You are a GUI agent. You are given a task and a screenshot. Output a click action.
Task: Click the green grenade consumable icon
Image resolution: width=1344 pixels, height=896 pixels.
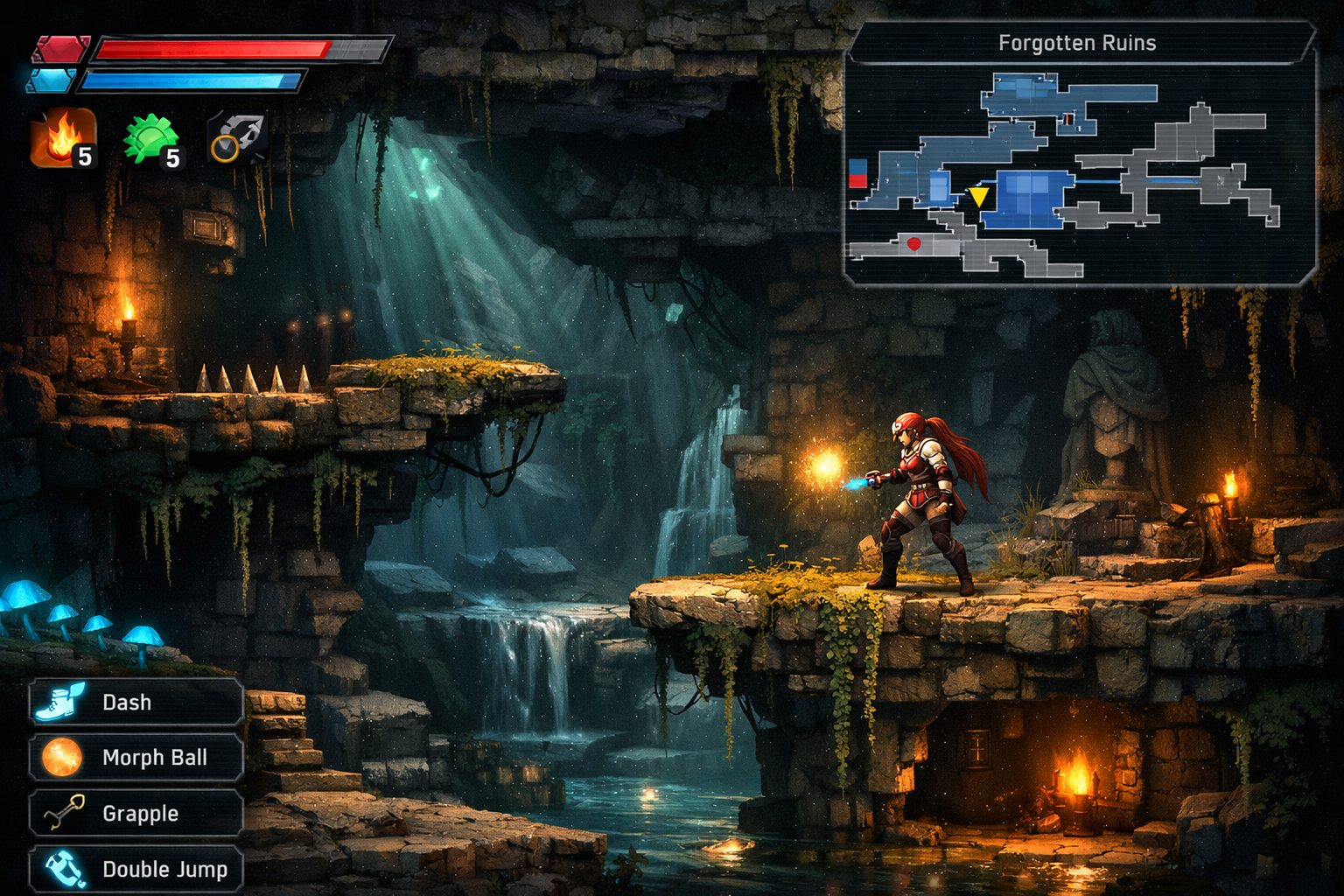tap(150, 140)
